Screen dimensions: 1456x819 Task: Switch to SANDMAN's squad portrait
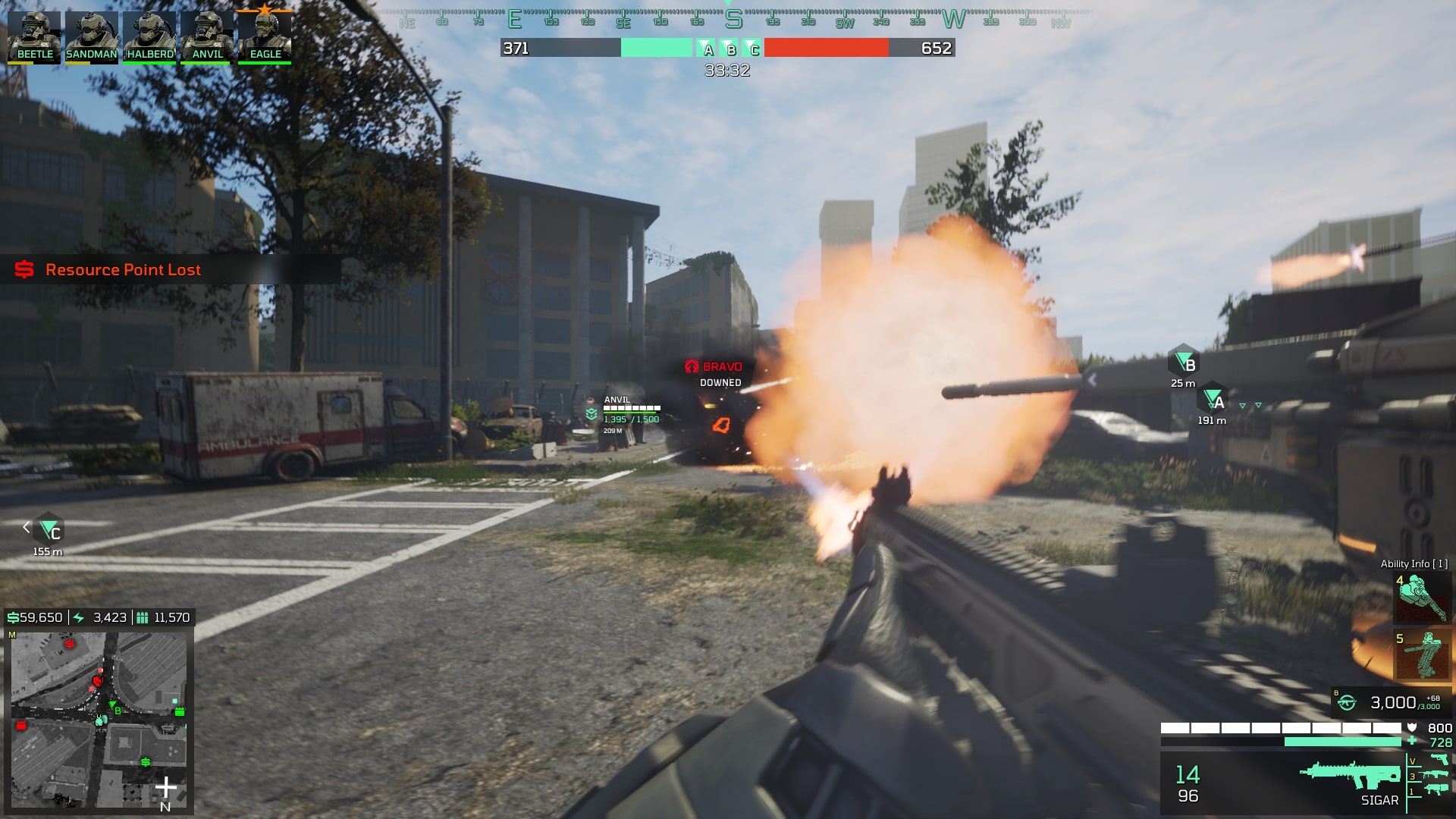tap(91, 33)
